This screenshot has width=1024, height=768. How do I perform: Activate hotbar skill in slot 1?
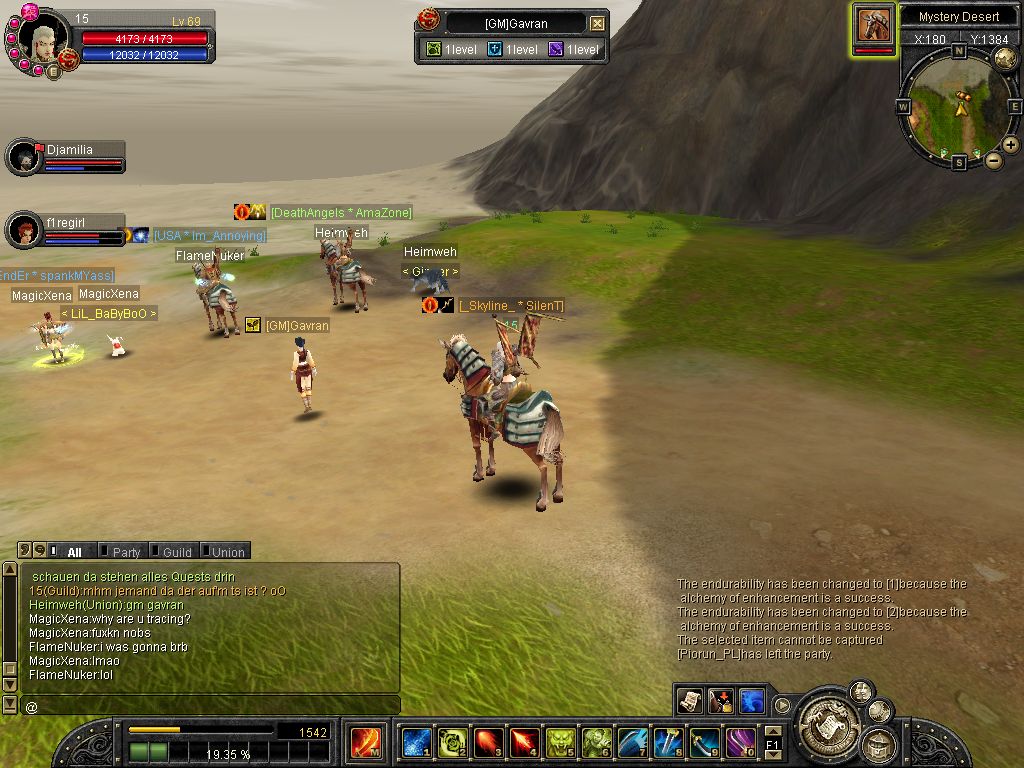(x=415, y=743)
